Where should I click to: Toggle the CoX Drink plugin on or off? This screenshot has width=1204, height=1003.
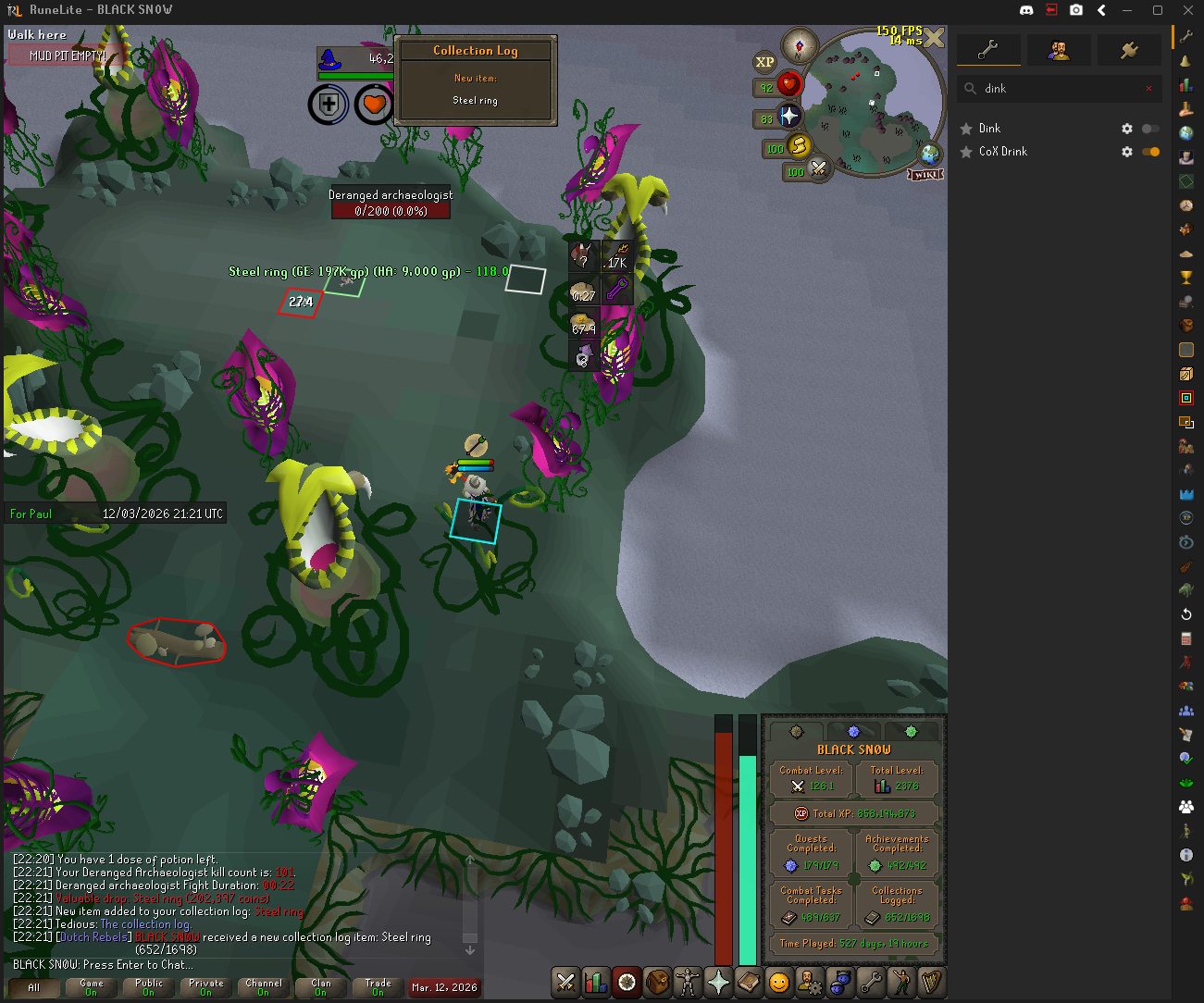coord(1150,152)
